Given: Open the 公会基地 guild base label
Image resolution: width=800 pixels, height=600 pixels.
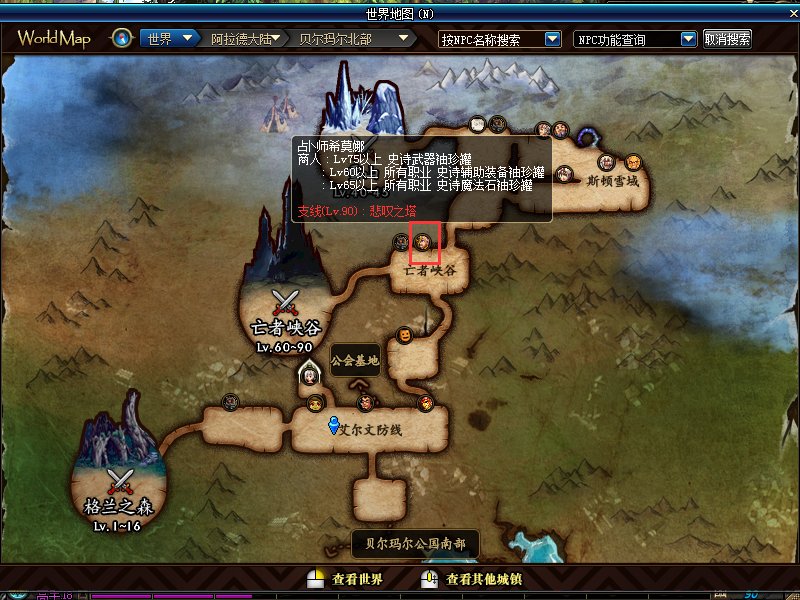Looking at the screenshot, I should 355,360.
